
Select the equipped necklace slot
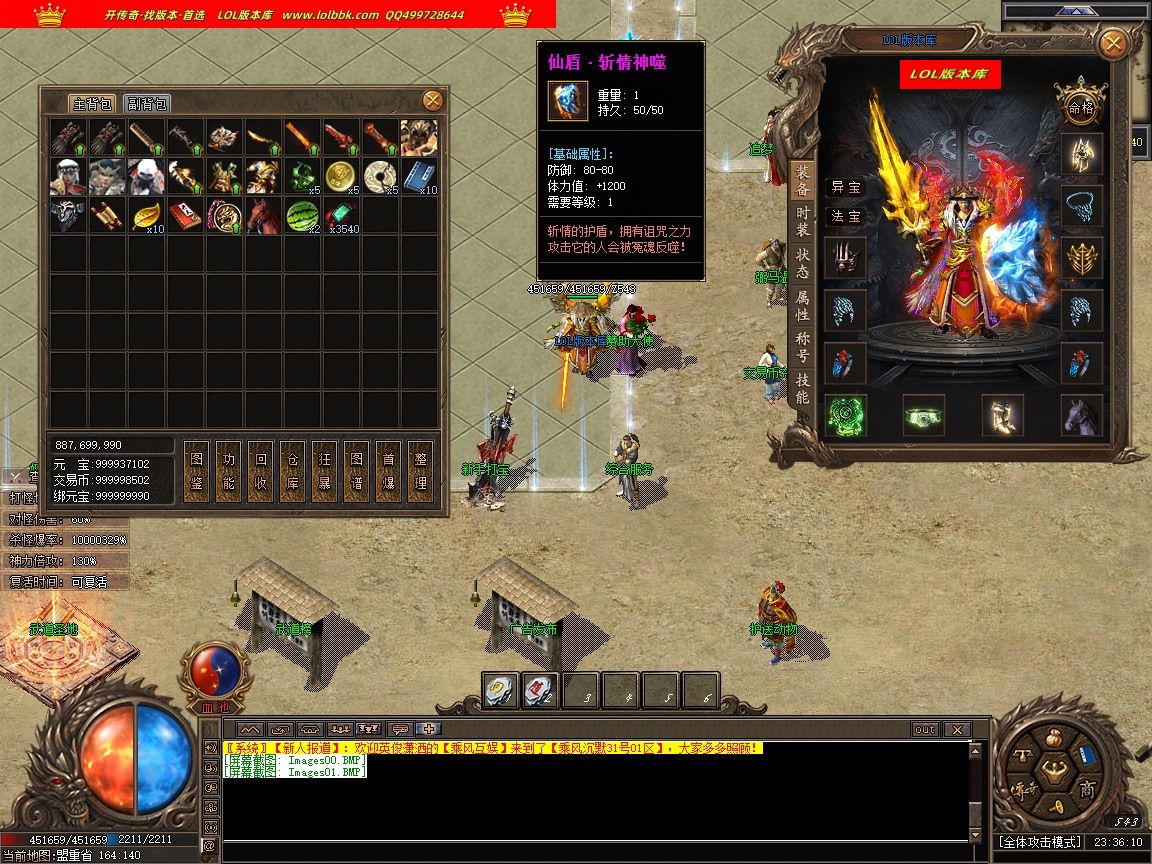tap(1082, 206)
